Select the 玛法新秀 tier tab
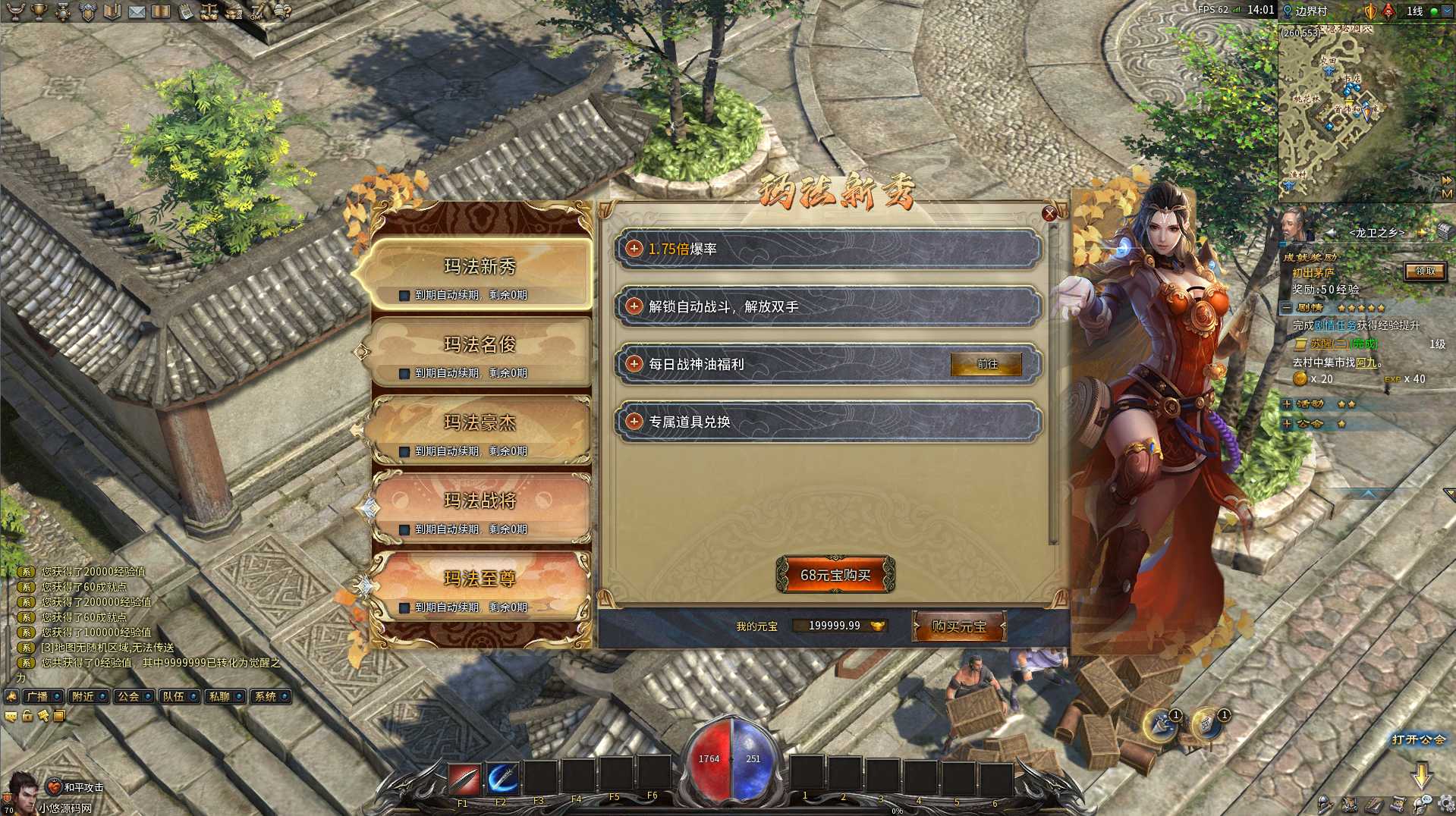1456x816 pixels. pos(480,268)
